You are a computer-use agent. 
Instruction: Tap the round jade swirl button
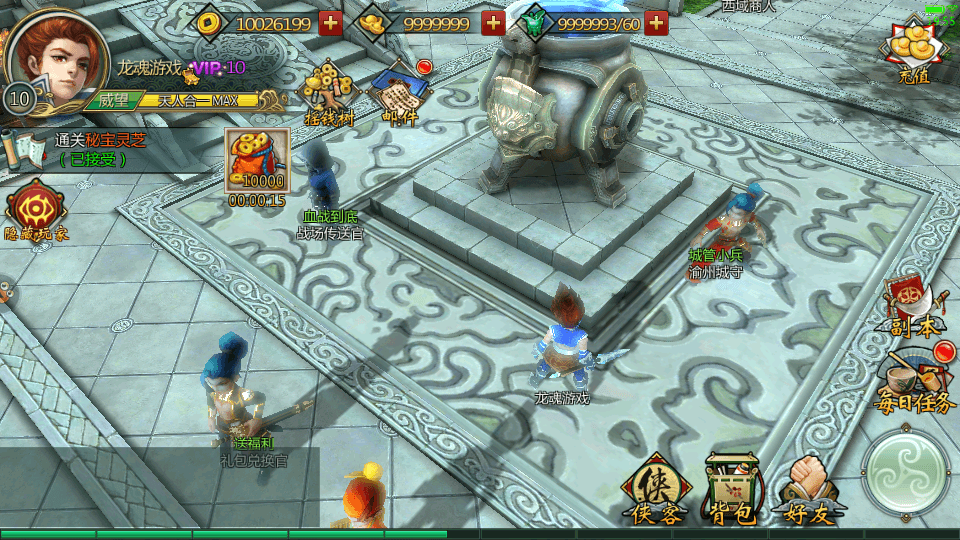tap(906, 471)
